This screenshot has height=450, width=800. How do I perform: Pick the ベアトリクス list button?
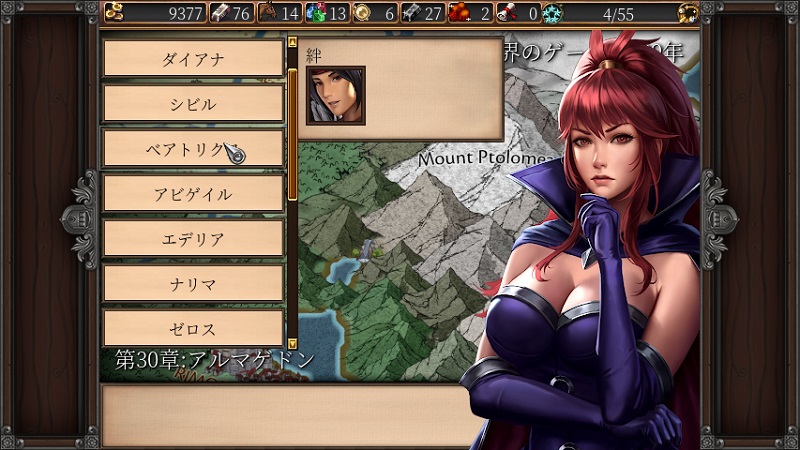[x=193, y=149]
